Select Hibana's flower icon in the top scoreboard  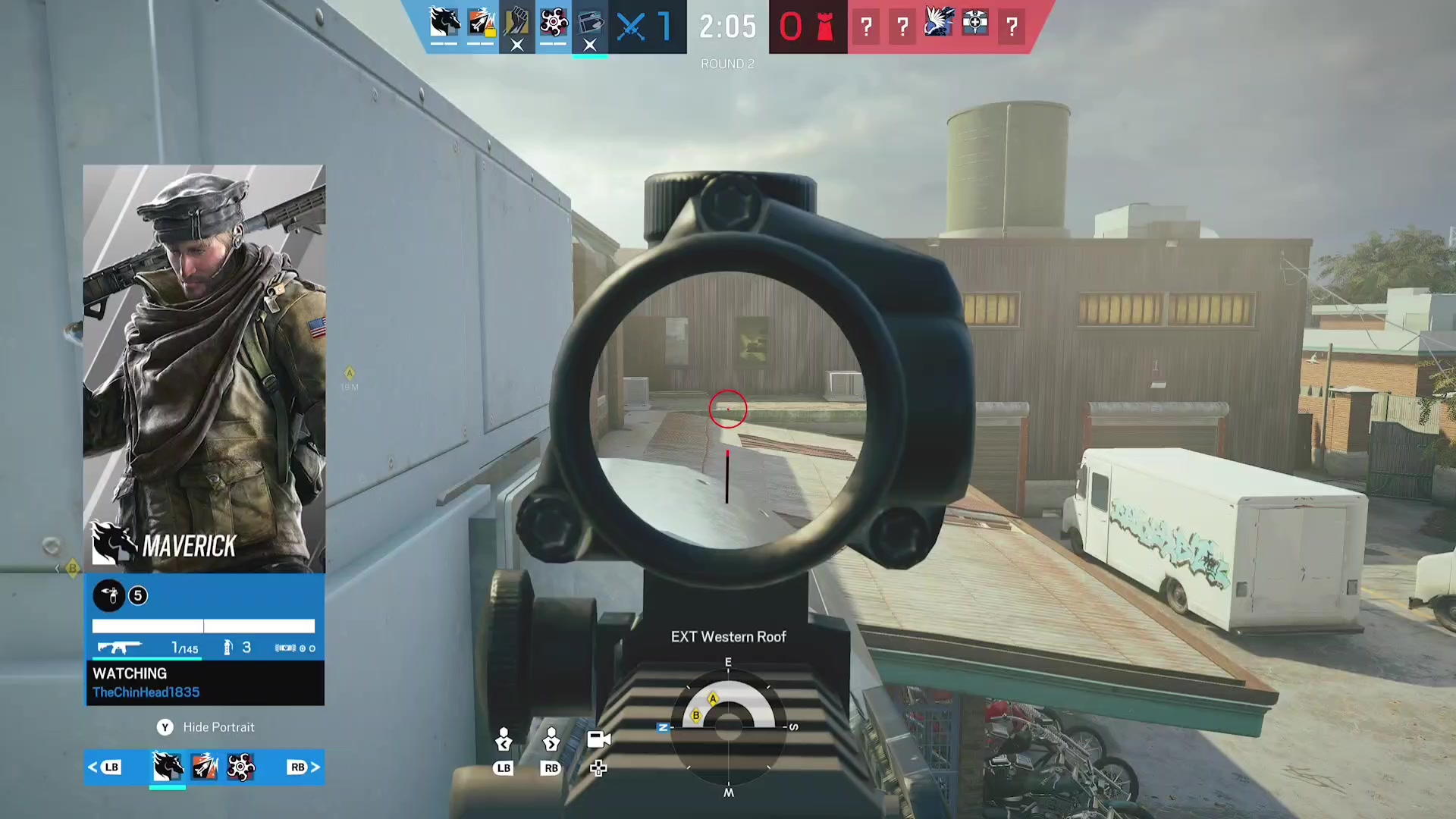pyautogui.click(x=554, y=23)
